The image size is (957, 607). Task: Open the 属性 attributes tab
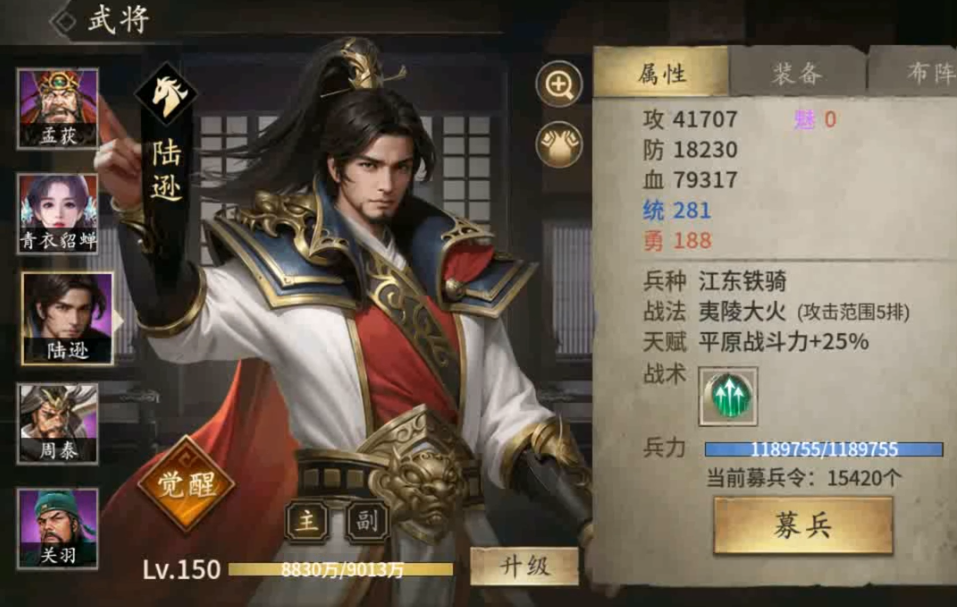[662, 73]
